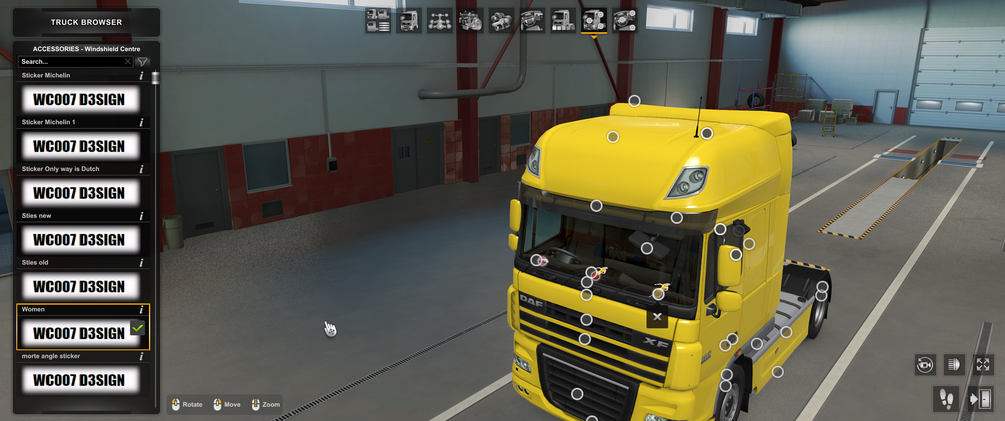Image resolution: width=1005 pixels, height=421 pixels.
Task: Choose the Sties old accessory
Action: point(79,286)
